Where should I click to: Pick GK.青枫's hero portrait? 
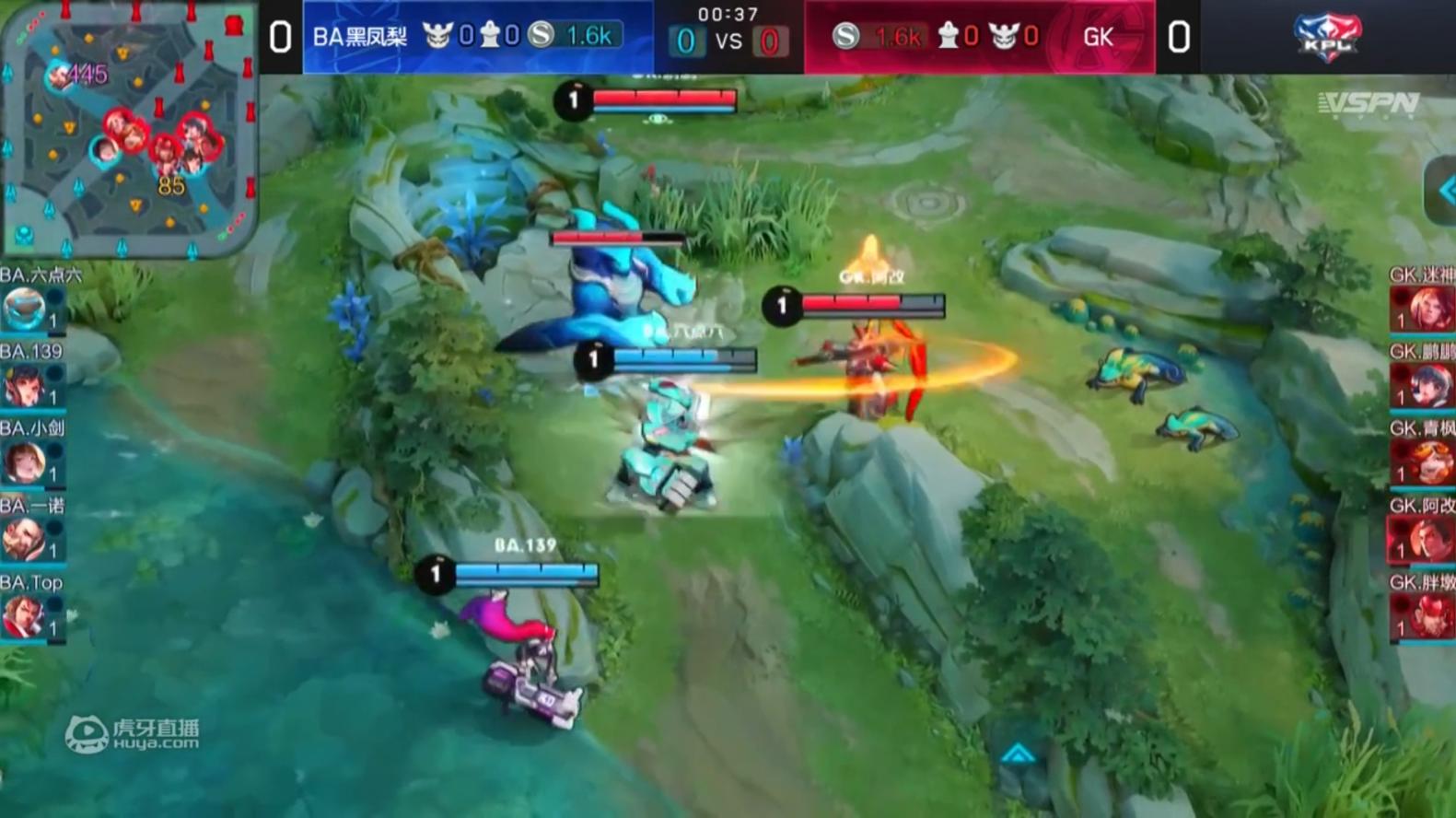click(x=1426, y=462)
